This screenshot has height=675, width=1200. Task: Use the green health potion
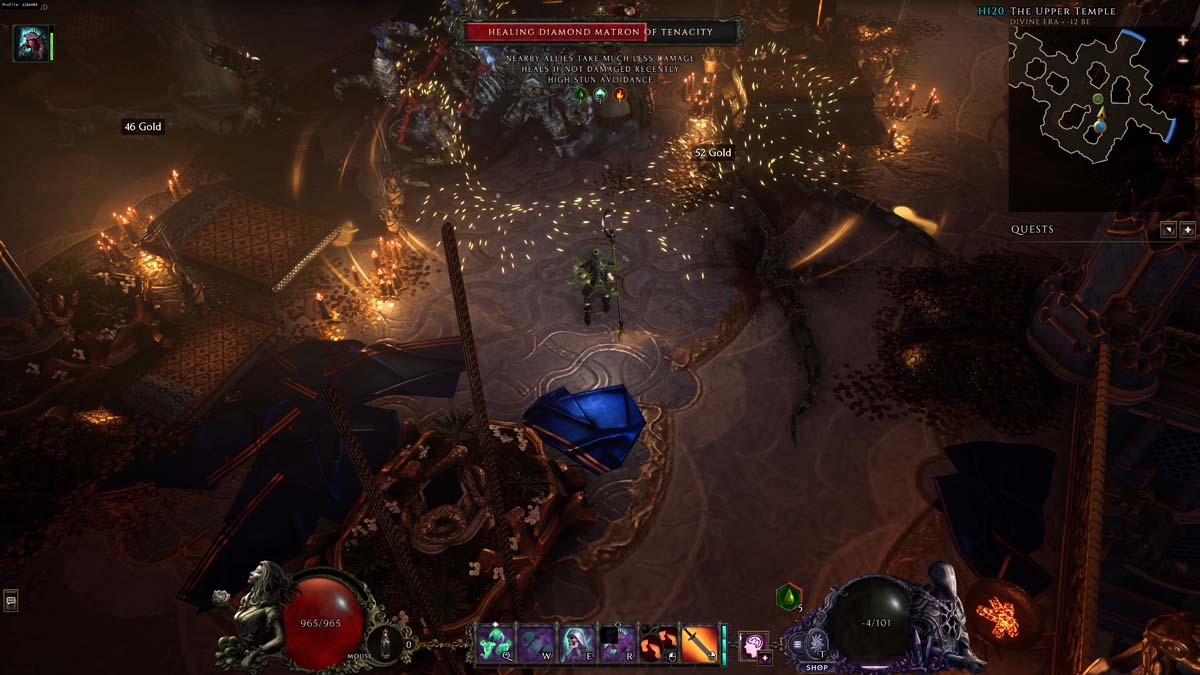789,597
